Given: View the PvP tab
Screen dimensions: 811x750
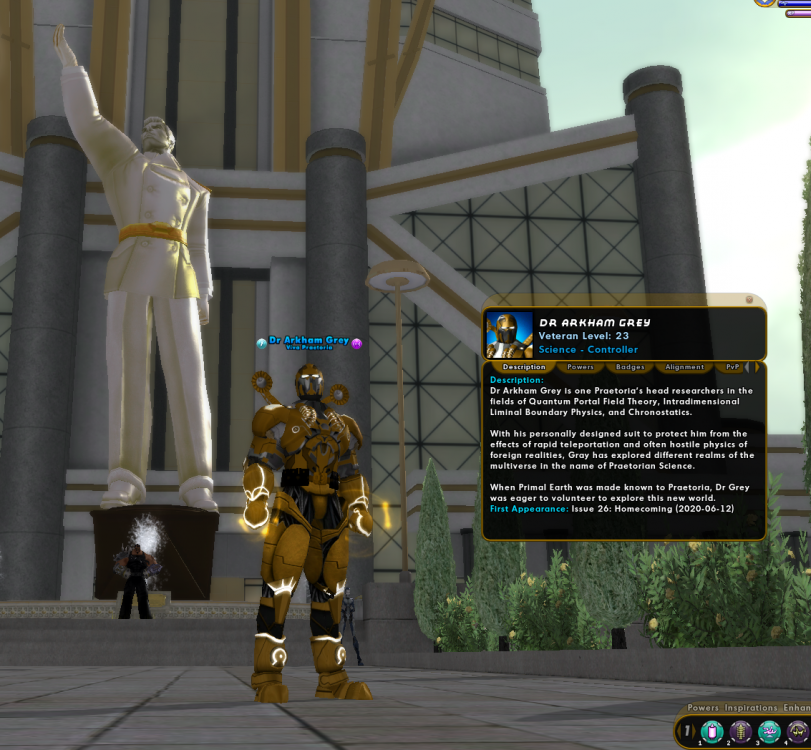Looking at the screenshot, I should point(733,367).
